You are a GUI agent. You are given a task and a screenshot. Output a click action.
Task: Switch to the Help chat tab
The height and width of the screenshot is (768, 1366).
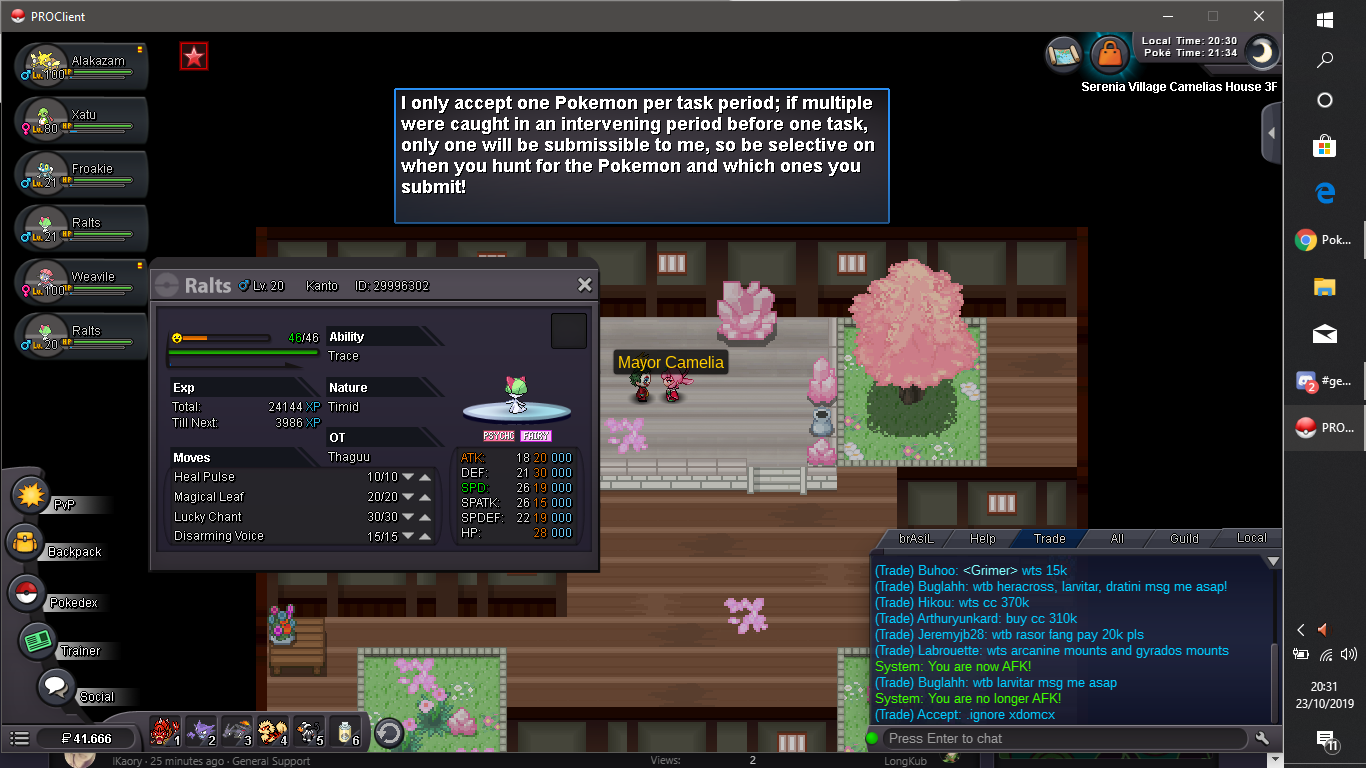pyautogui.click(x=983, y=538)
